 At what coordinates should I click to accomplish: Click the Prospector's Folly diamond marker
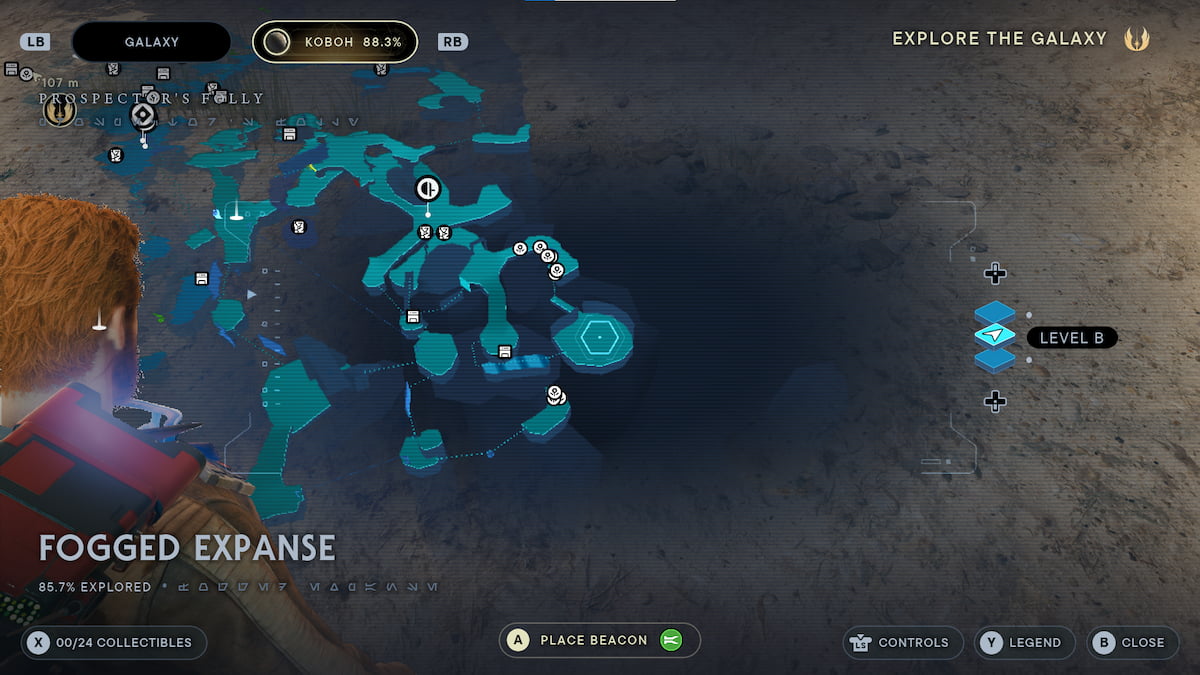[x=143, y=117]
